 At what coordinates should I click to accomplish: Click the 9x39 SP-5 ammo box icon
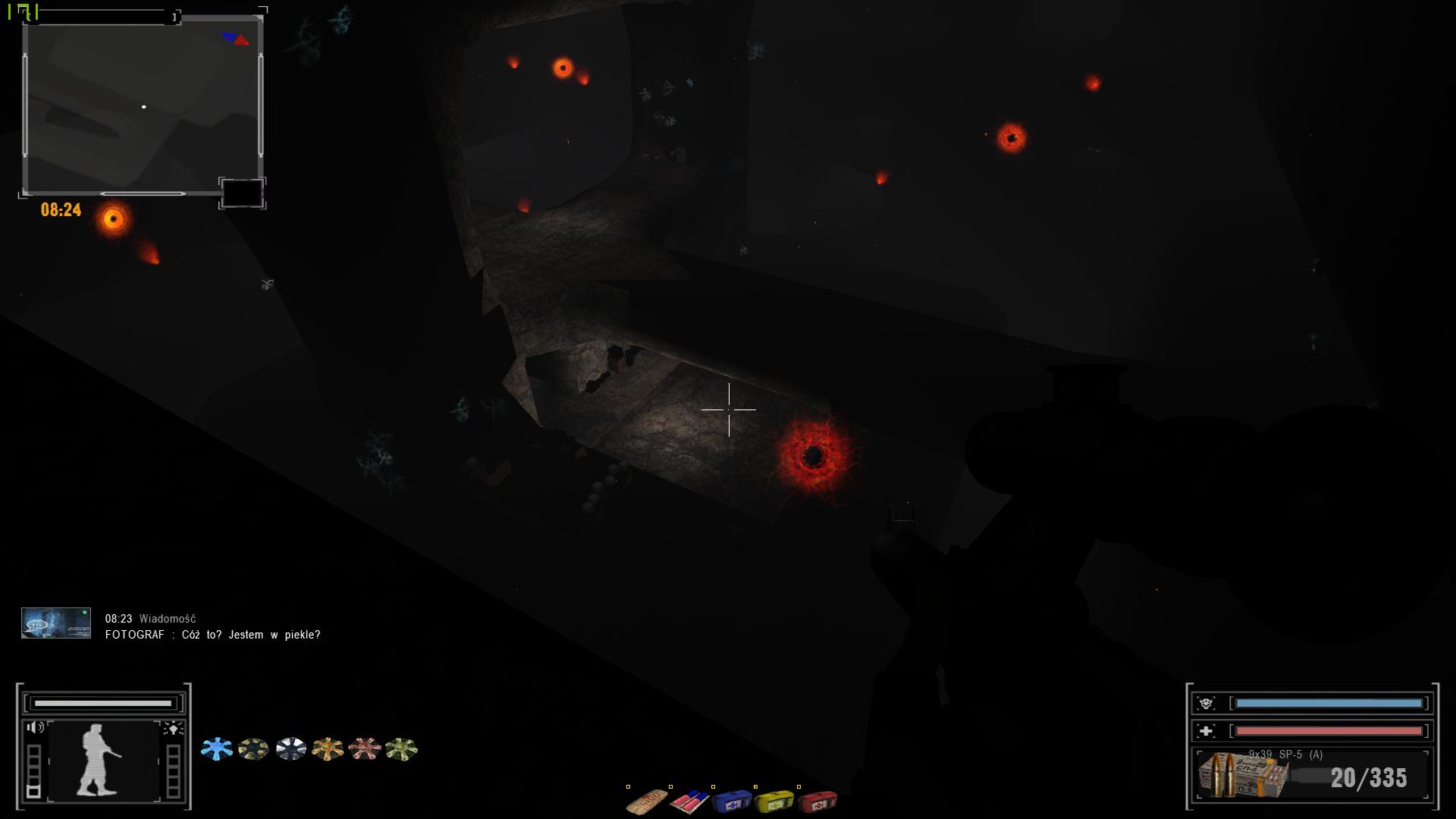1242,776
